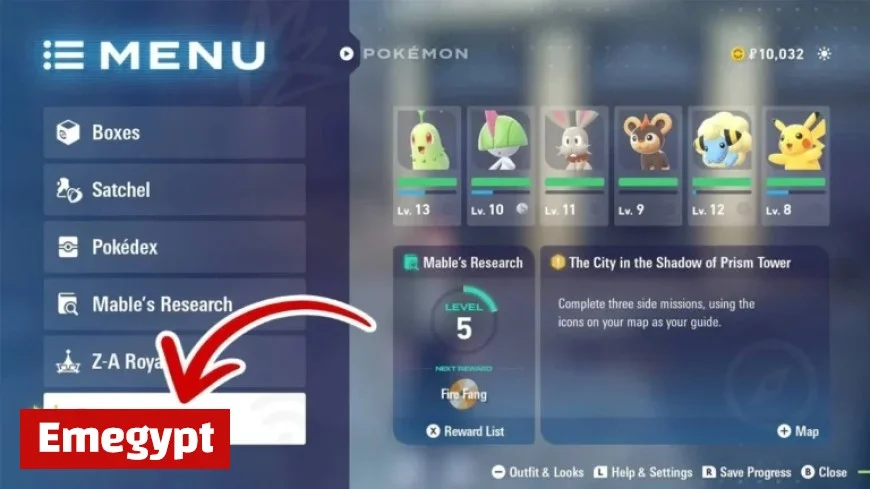This screenshot has width=870, height=489.
Task: Select the Teddiursa party slot
Action: point(647,164)
